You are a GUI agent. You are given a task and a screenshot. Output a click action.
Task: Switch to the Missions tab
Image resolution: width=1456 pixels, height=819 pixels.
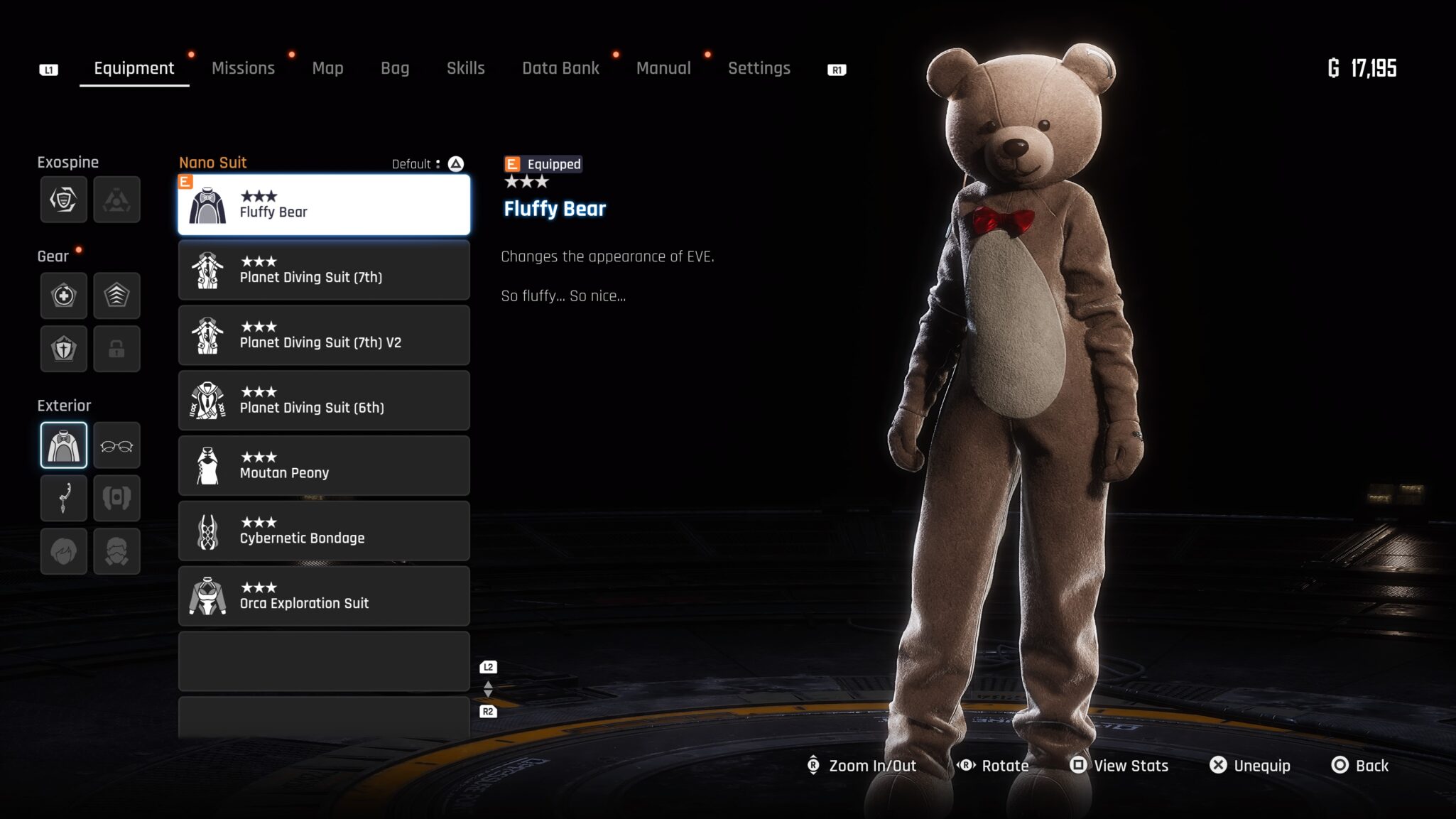click(x=243, y=68)
